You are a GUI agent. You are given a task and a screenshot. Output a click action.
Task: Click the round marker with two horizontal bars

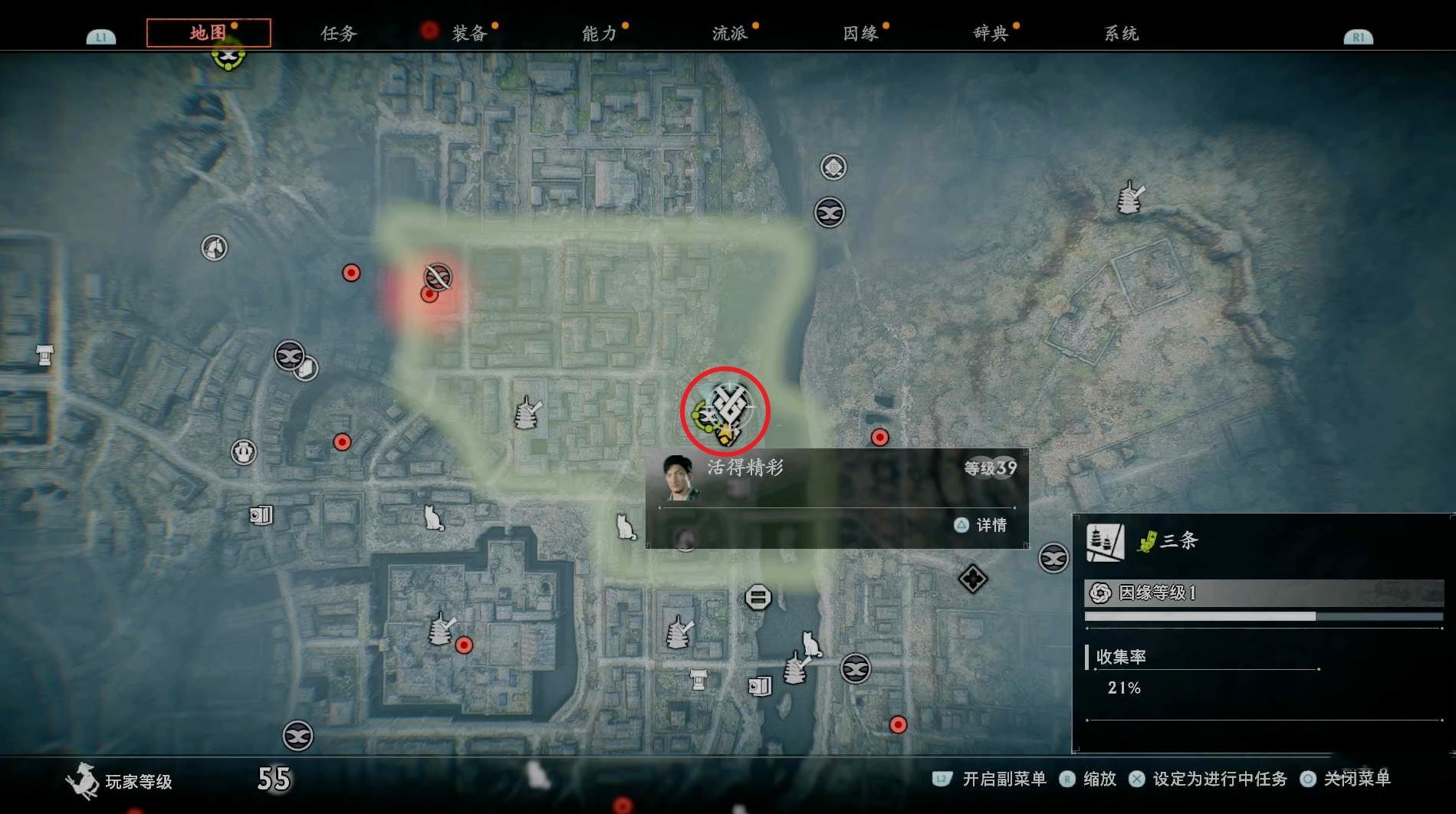(x=758, y=597)
